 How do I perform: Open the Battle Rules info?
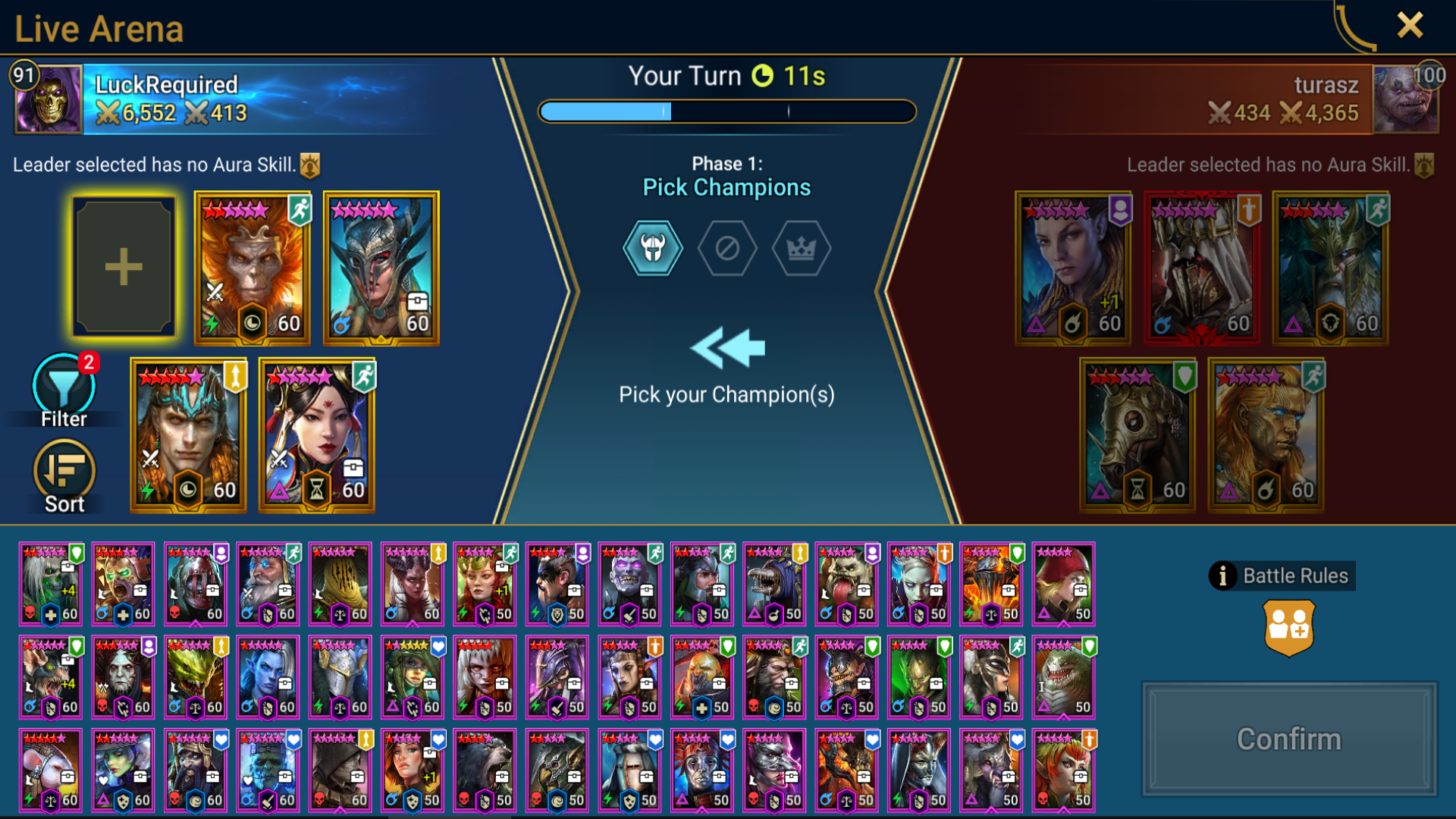(1282, 576)
